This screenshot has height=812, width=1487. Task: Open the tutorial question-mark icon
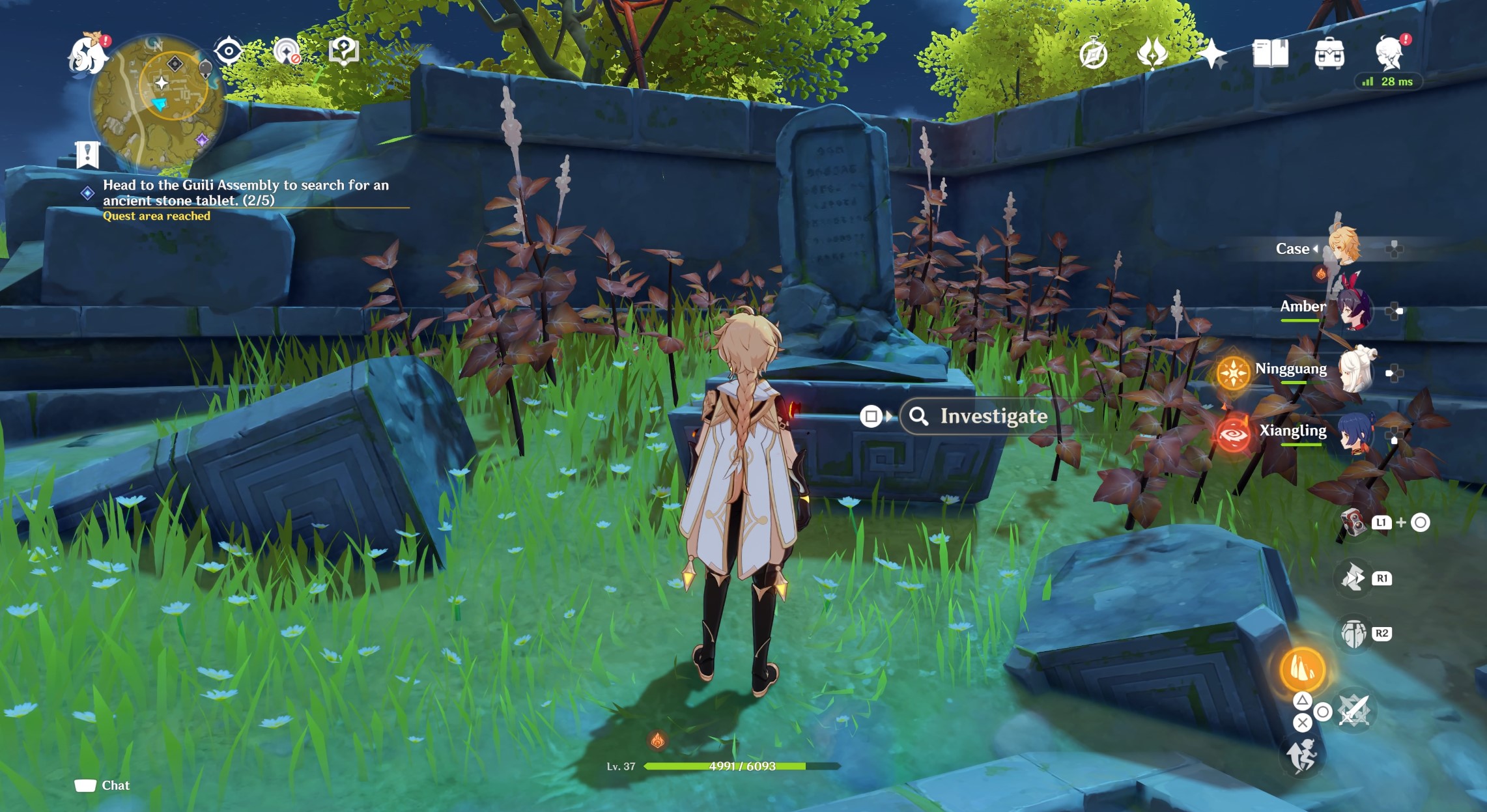344,51
